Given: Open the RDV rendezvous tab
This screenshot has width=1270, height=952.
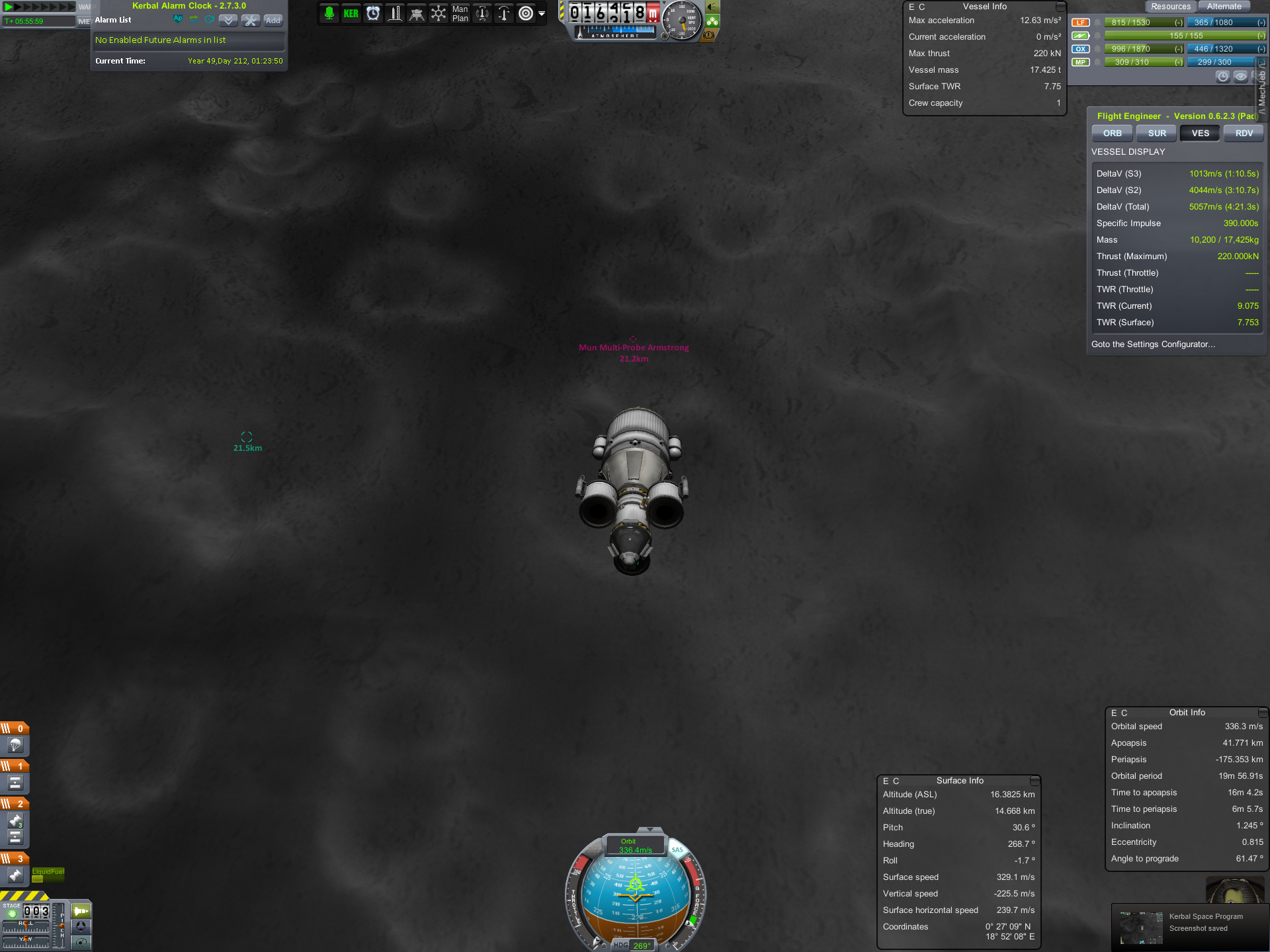Looking at the screenshot, I should (1244, 134).
